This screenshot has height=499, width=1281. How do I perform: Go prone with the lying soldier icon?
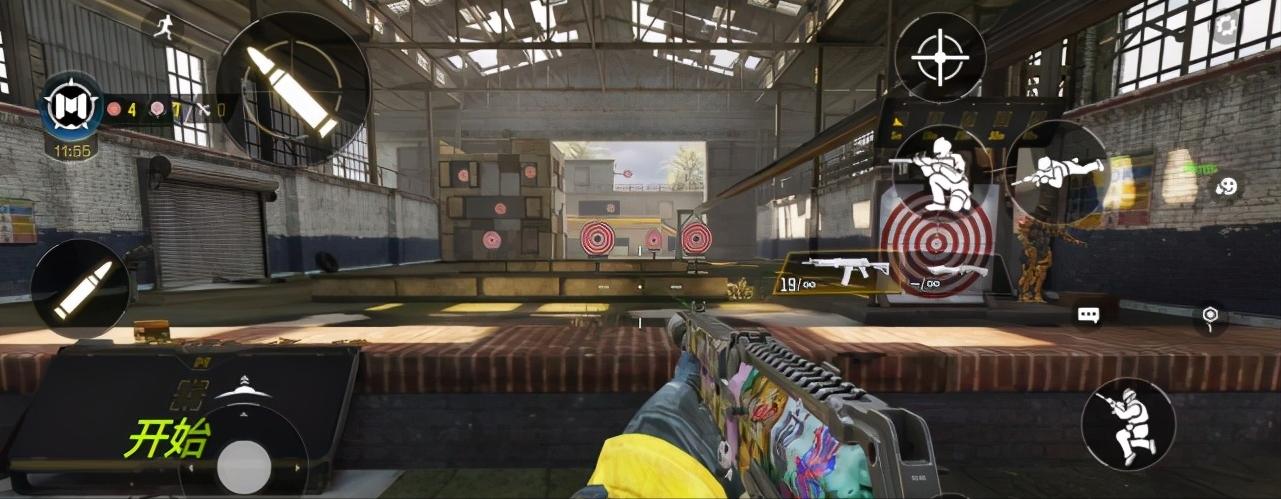(1057, 171)
